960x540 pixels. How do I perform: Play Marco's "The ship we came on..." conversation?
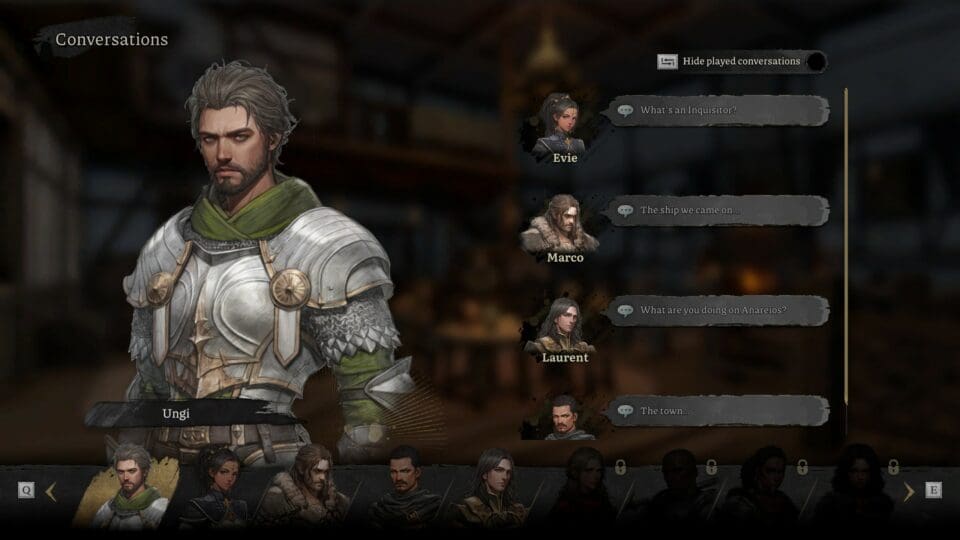pyautogui.click(x=718, y=210)
